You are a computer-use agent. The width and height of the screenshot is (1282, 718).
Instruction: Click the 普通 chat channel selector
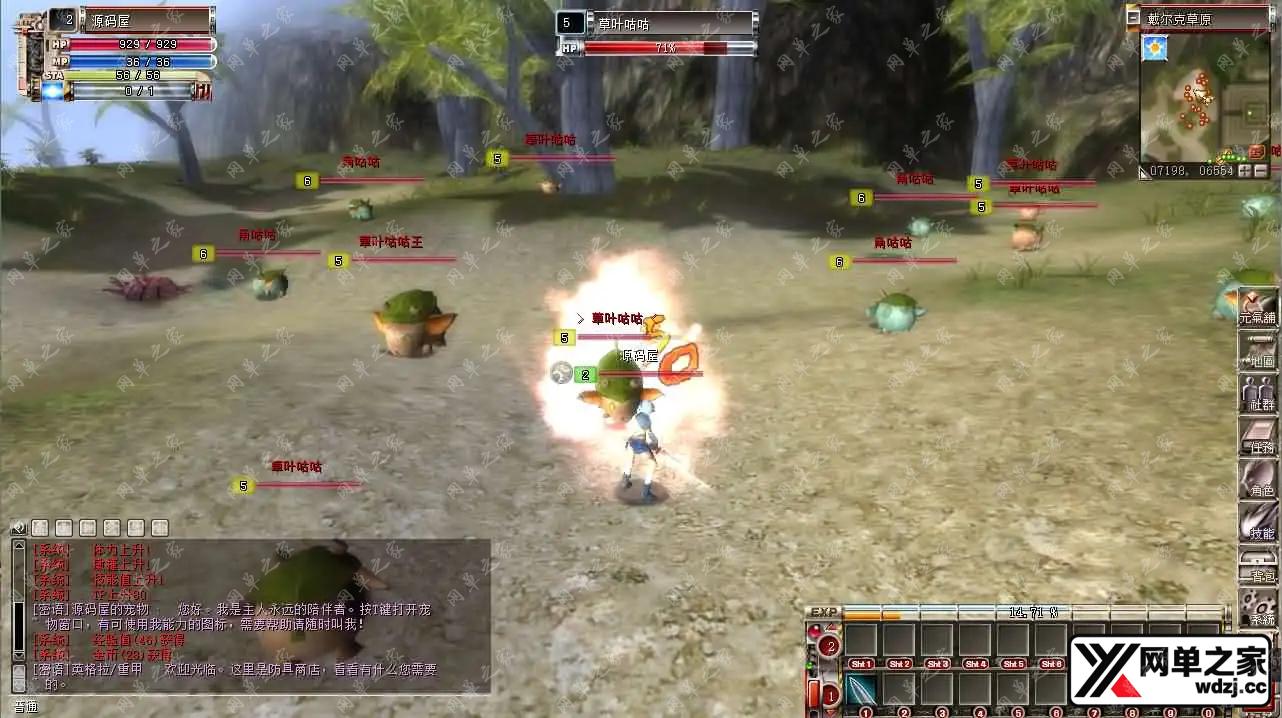25,706
